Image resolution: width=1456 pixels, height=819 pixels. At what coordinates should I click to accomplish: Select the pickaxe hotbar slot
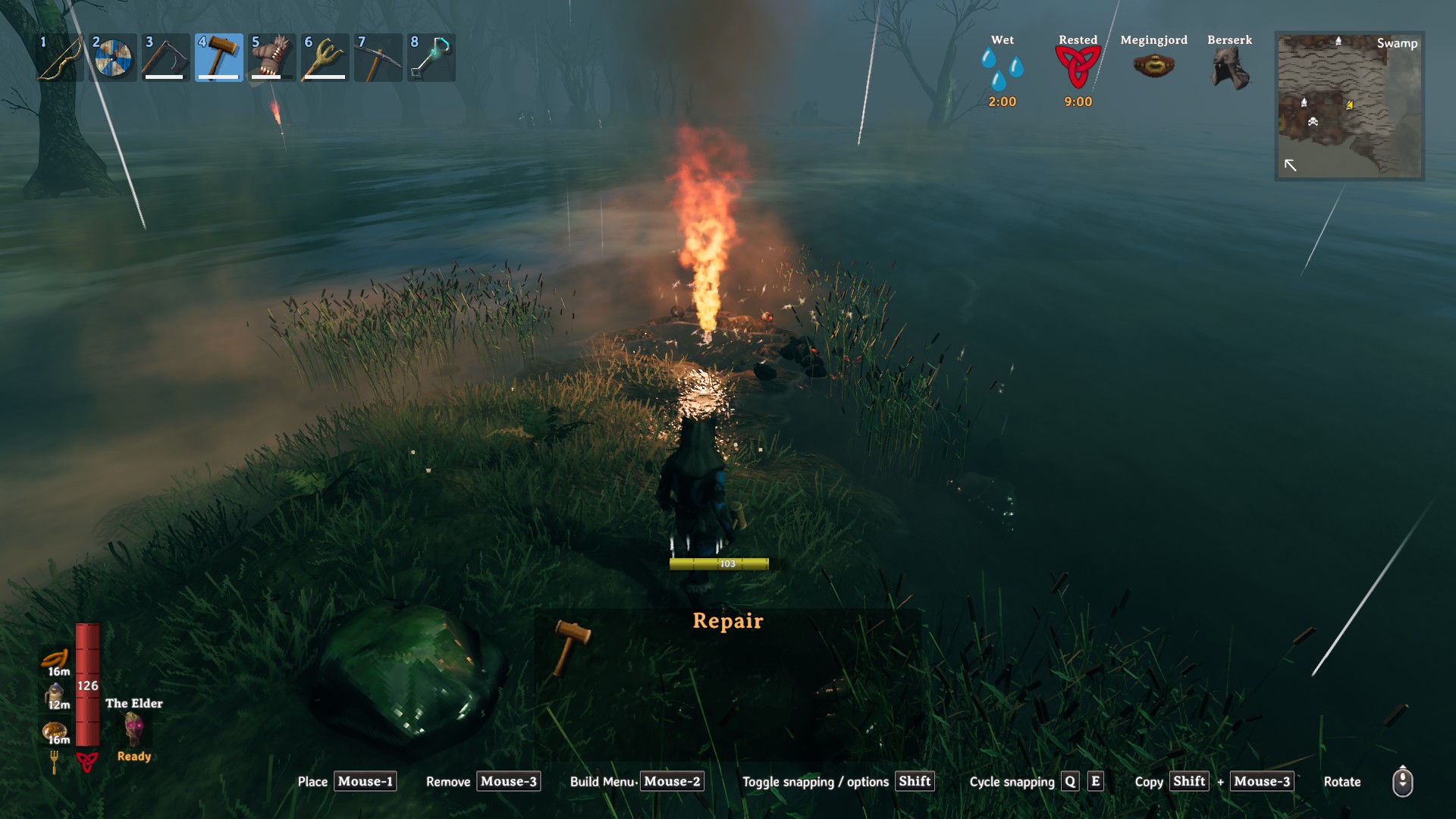click(x=378, y=58)
